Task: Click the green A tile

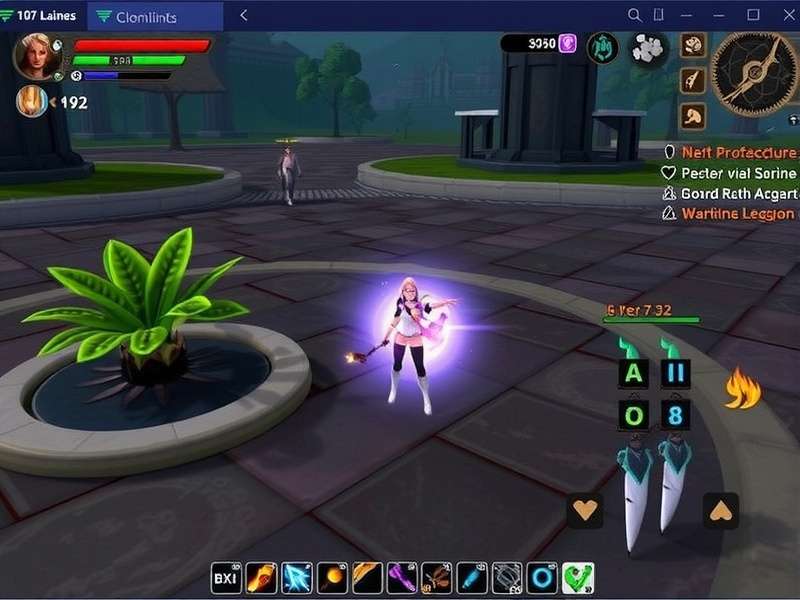Action: [x=632, y=375]
